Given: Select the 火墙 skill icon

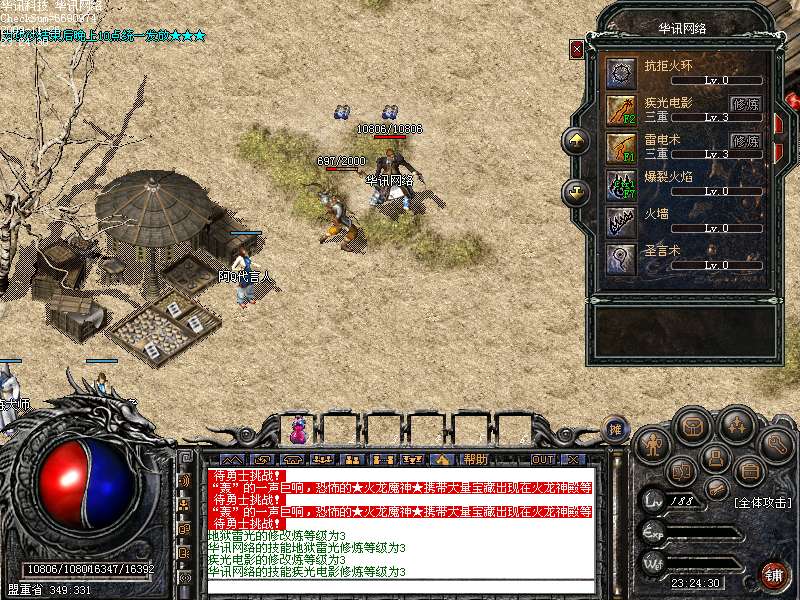Looking at the screenshot, I should tap(620, 222).
